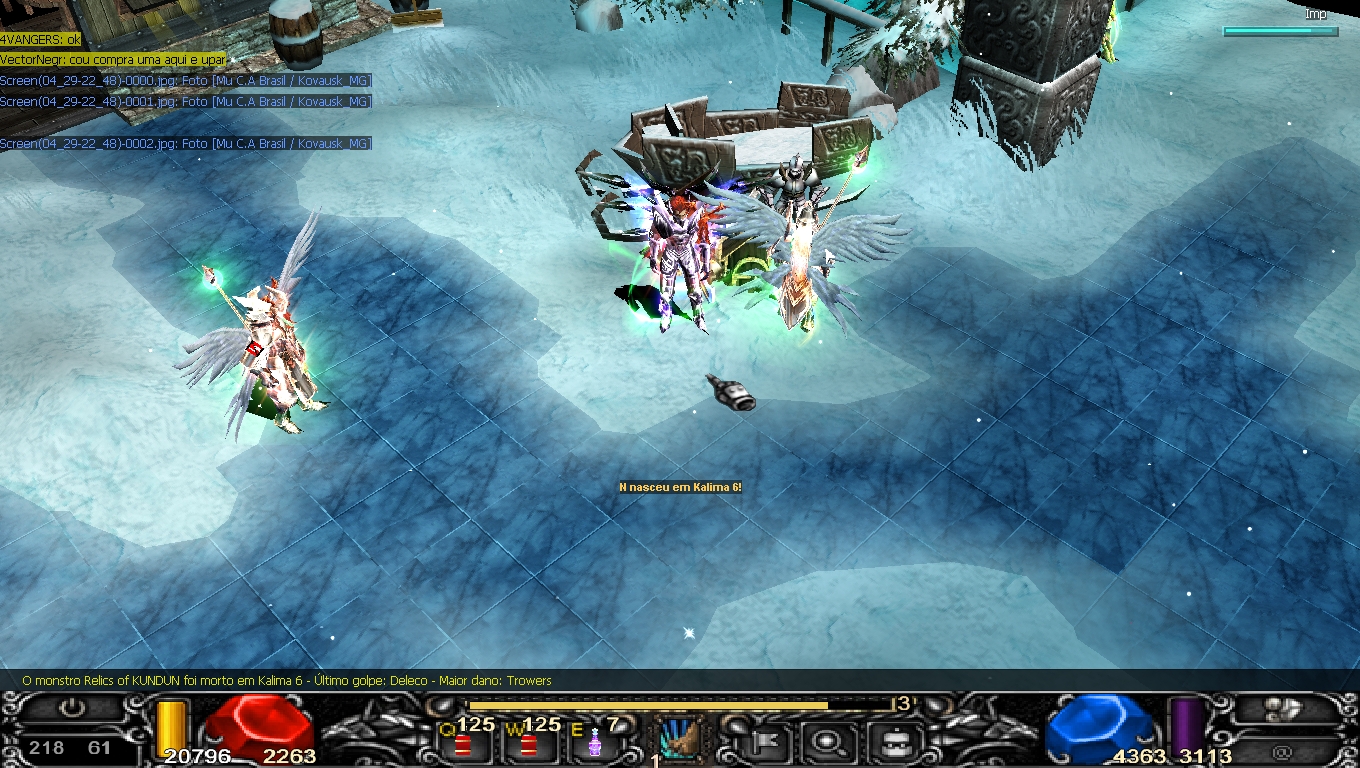Select the active skill icon
This screenshot has width=1360, height=768.
pos(681,739)
